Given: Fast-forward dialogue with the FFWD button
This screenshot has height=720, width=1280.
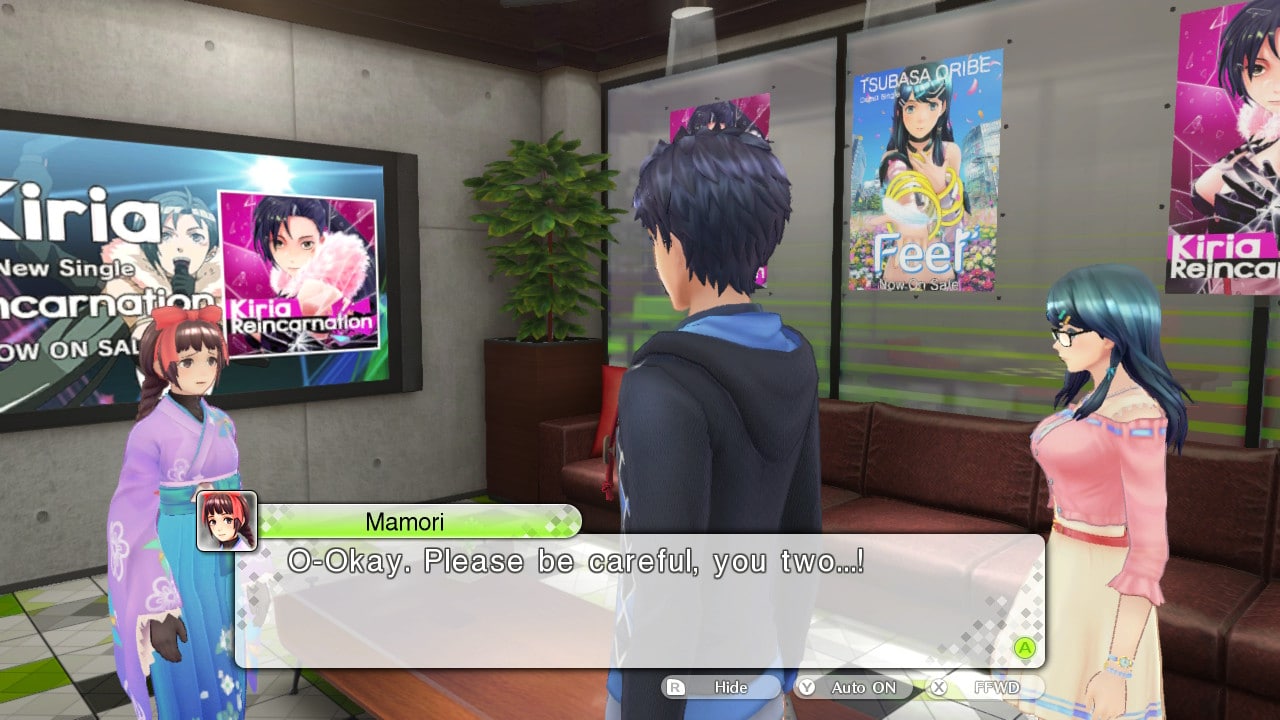Looking at the screenshot, I should click(x=985, y=688).
